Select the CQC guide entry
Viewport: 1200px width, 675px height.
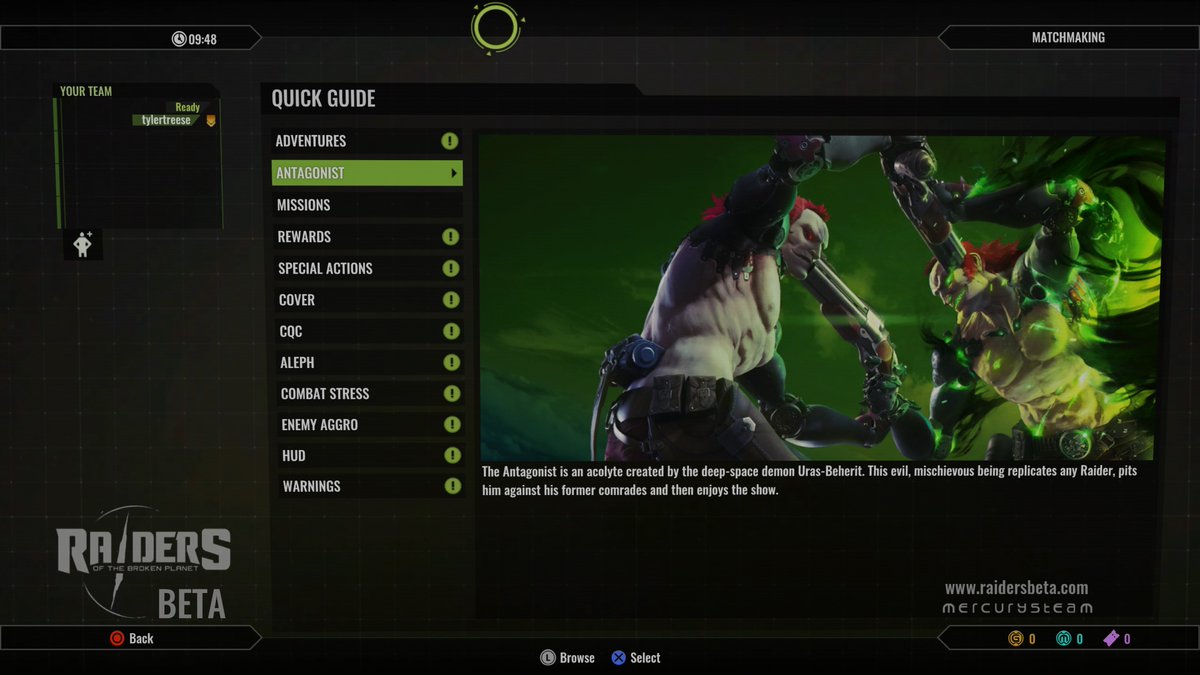pyautogui.click(x=366, y=331)
